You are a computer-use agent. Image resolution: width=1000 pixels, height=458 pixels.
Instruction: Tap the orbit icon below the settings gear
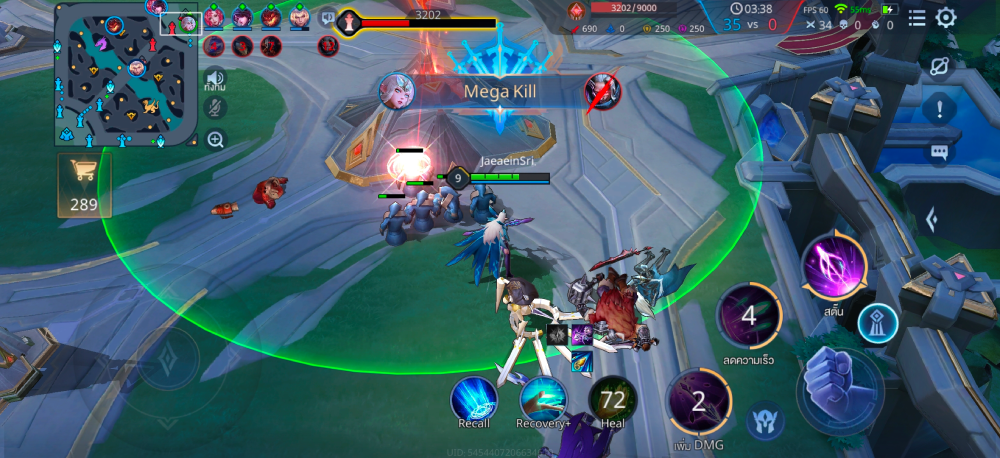(x=939, y=66)
